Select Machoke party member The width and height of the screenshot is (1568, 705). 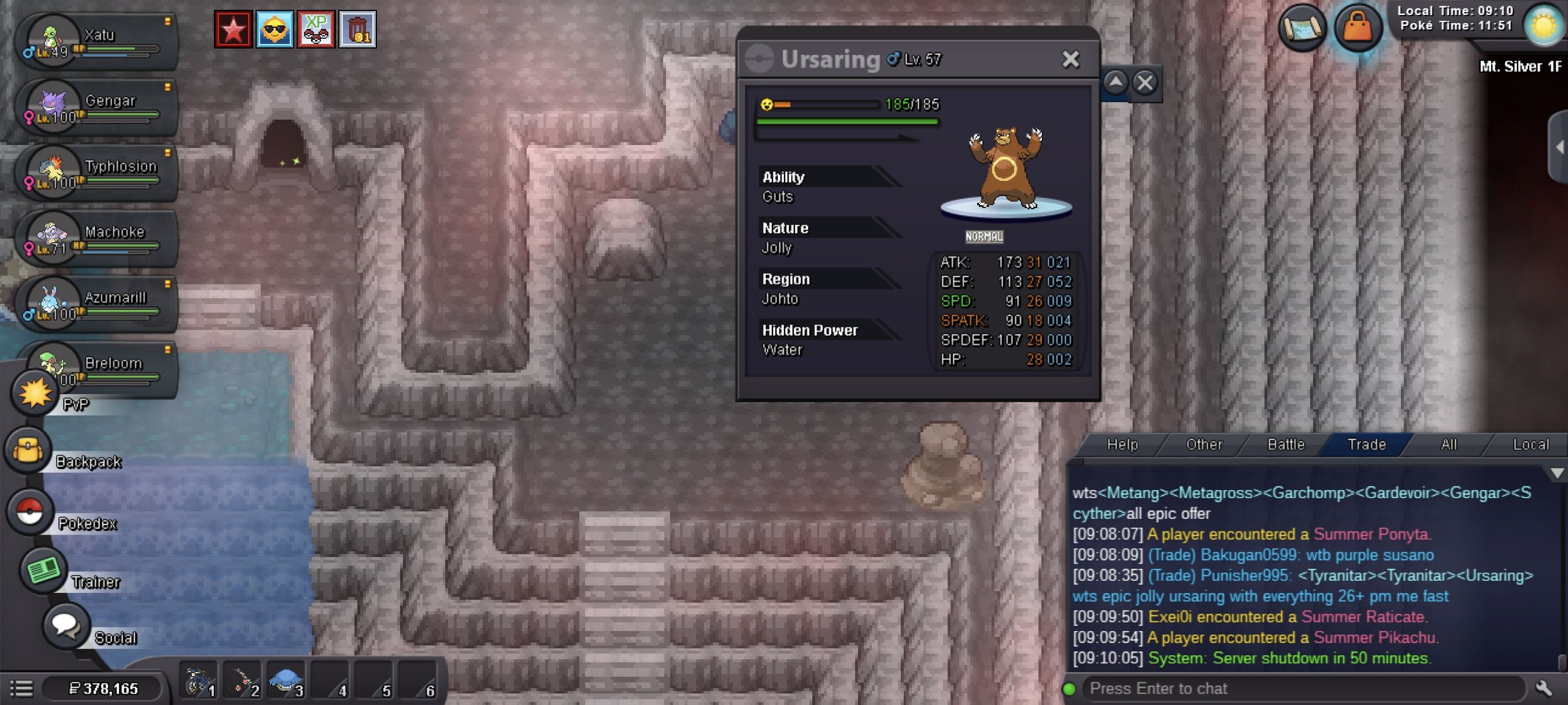(97, 239)
